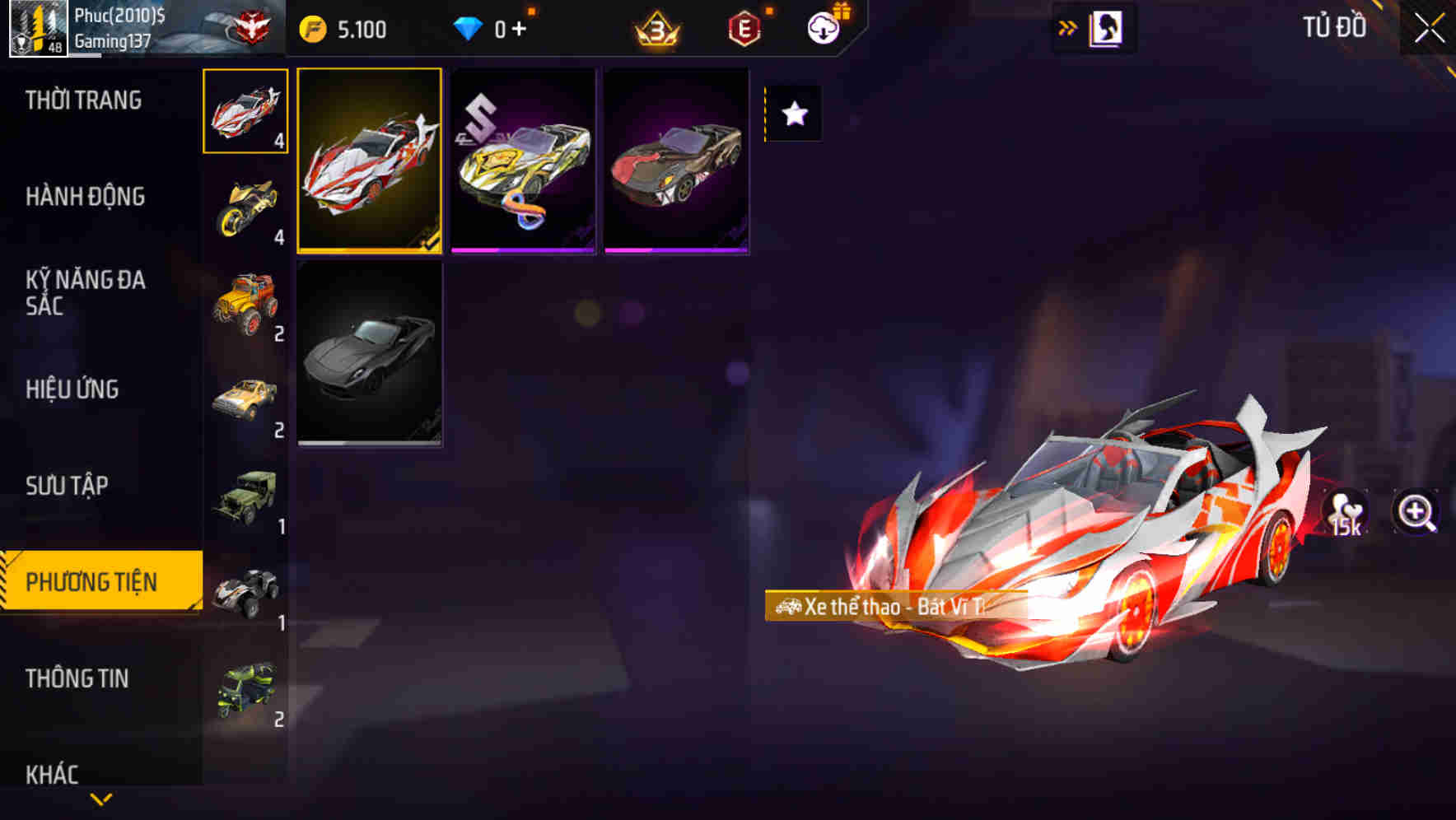Expand the left menu with bottom chevron
This screenshot has height=820, width=1456.
100,799
